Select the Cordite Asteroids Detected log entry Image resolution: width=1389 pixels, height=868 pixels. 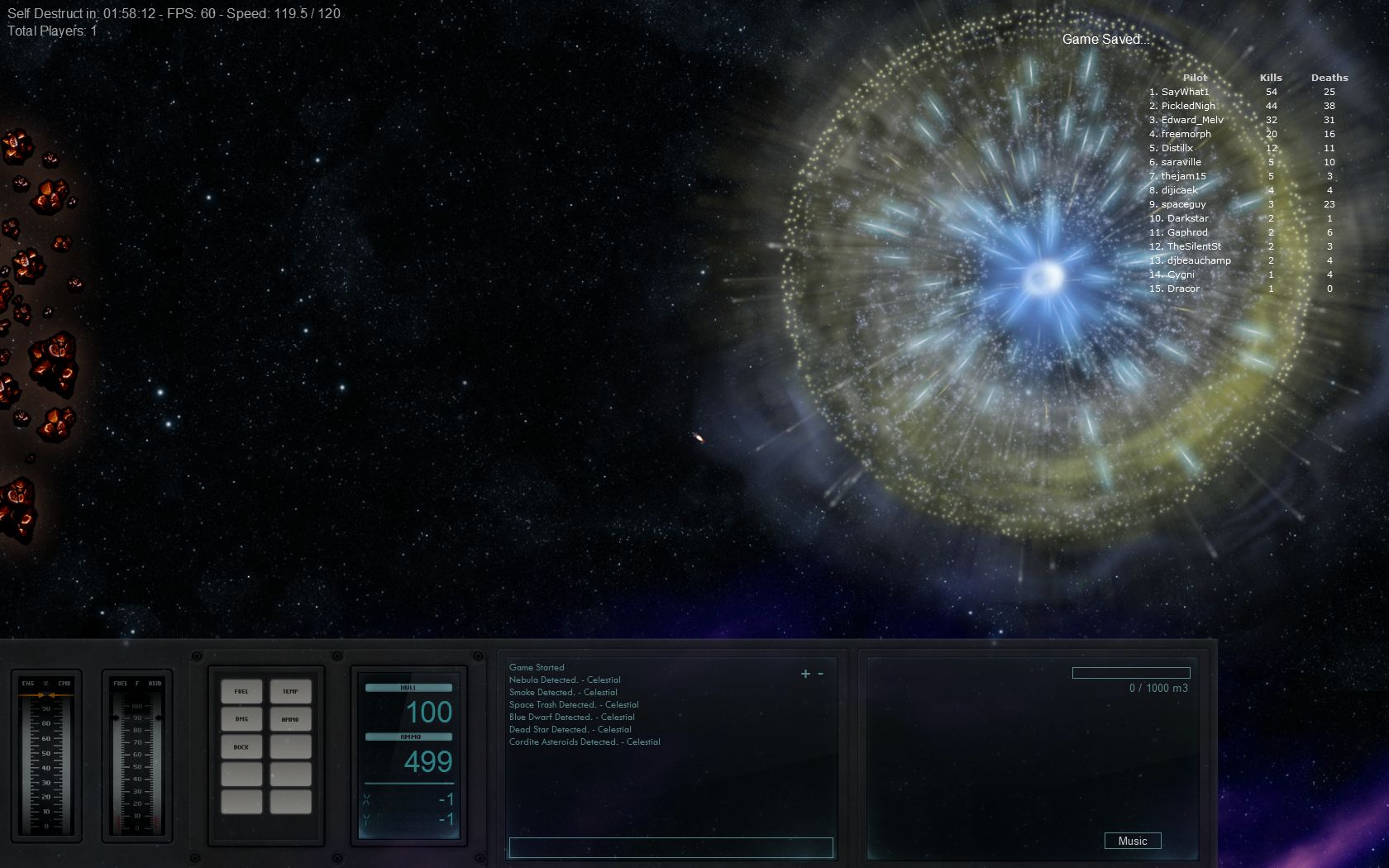coord(585,742)
